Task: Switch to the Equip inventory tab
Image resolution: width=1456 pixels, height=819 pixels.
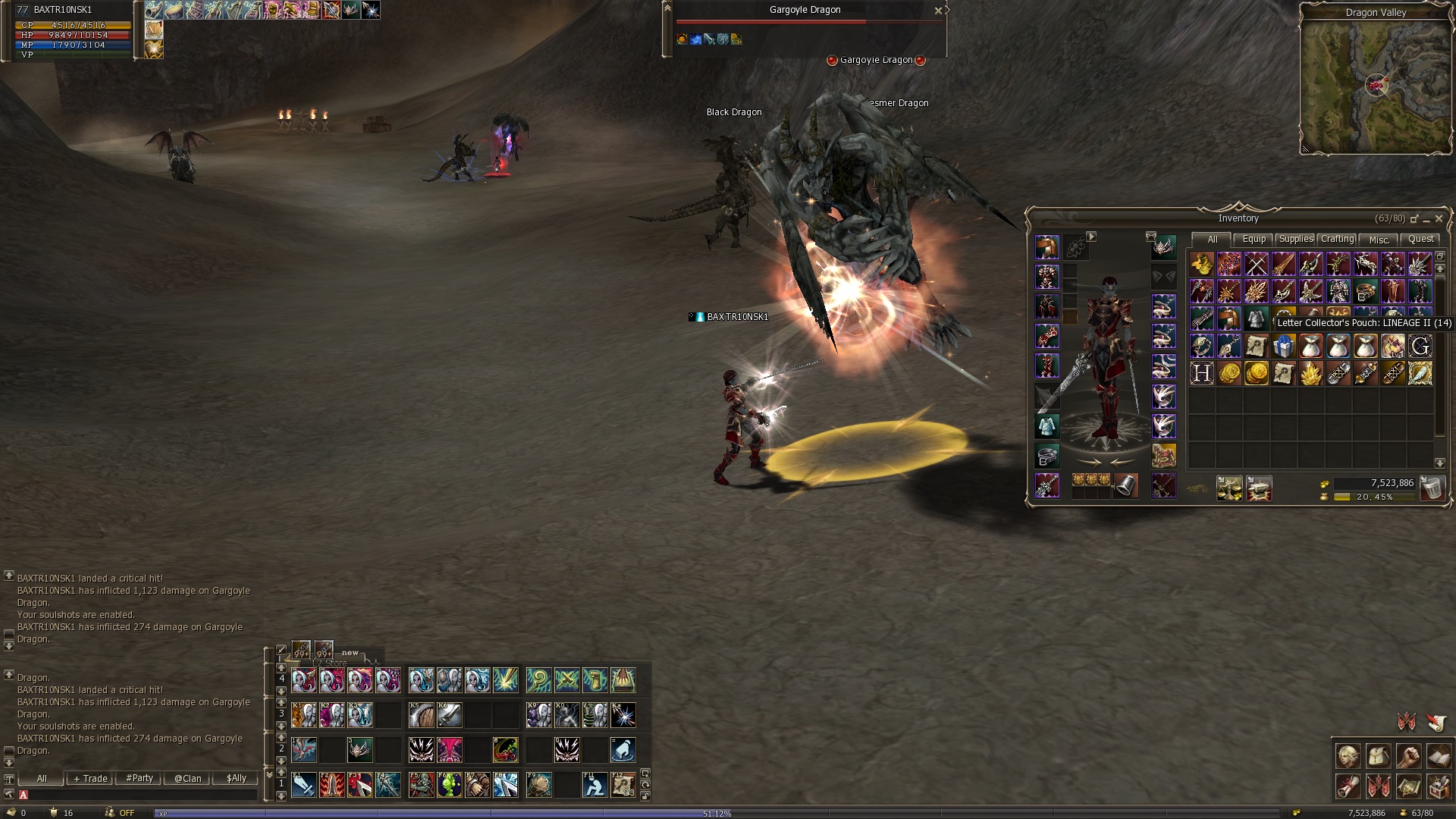Action: 1254,239
